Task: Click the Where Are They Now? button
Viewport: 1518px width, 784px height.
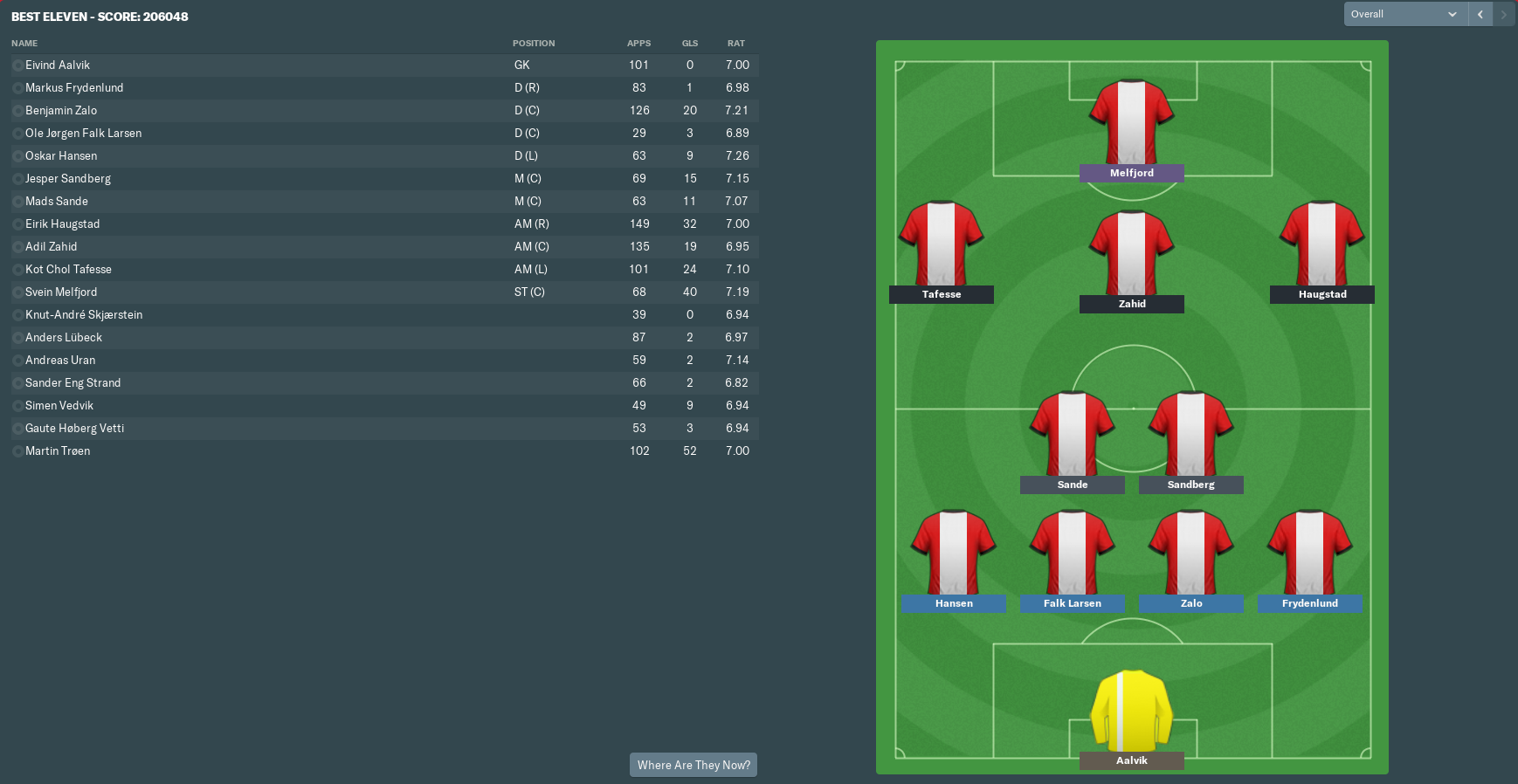Action: coord(693,765)
